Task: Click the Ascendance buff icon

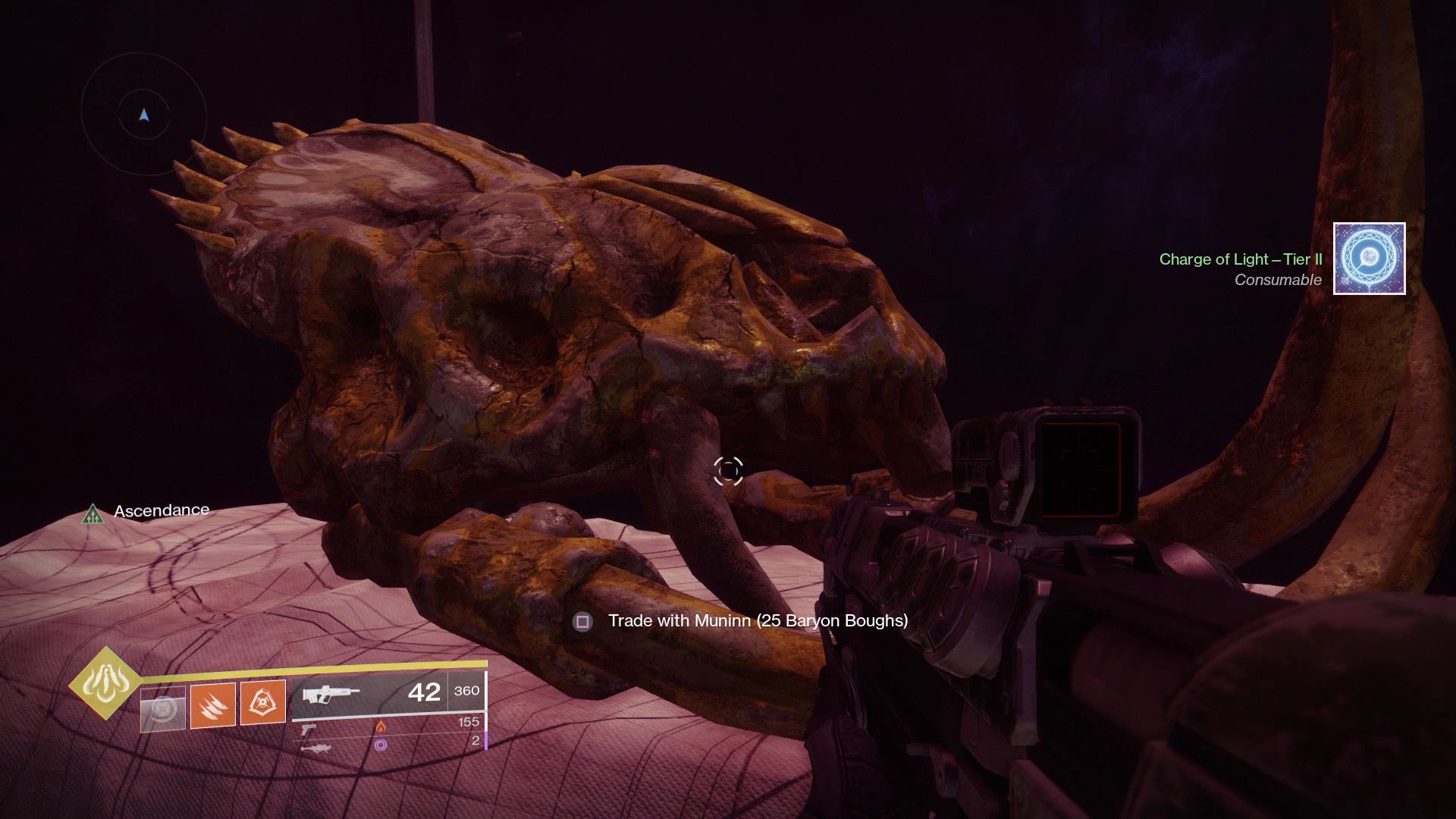Action: point(93,514)
